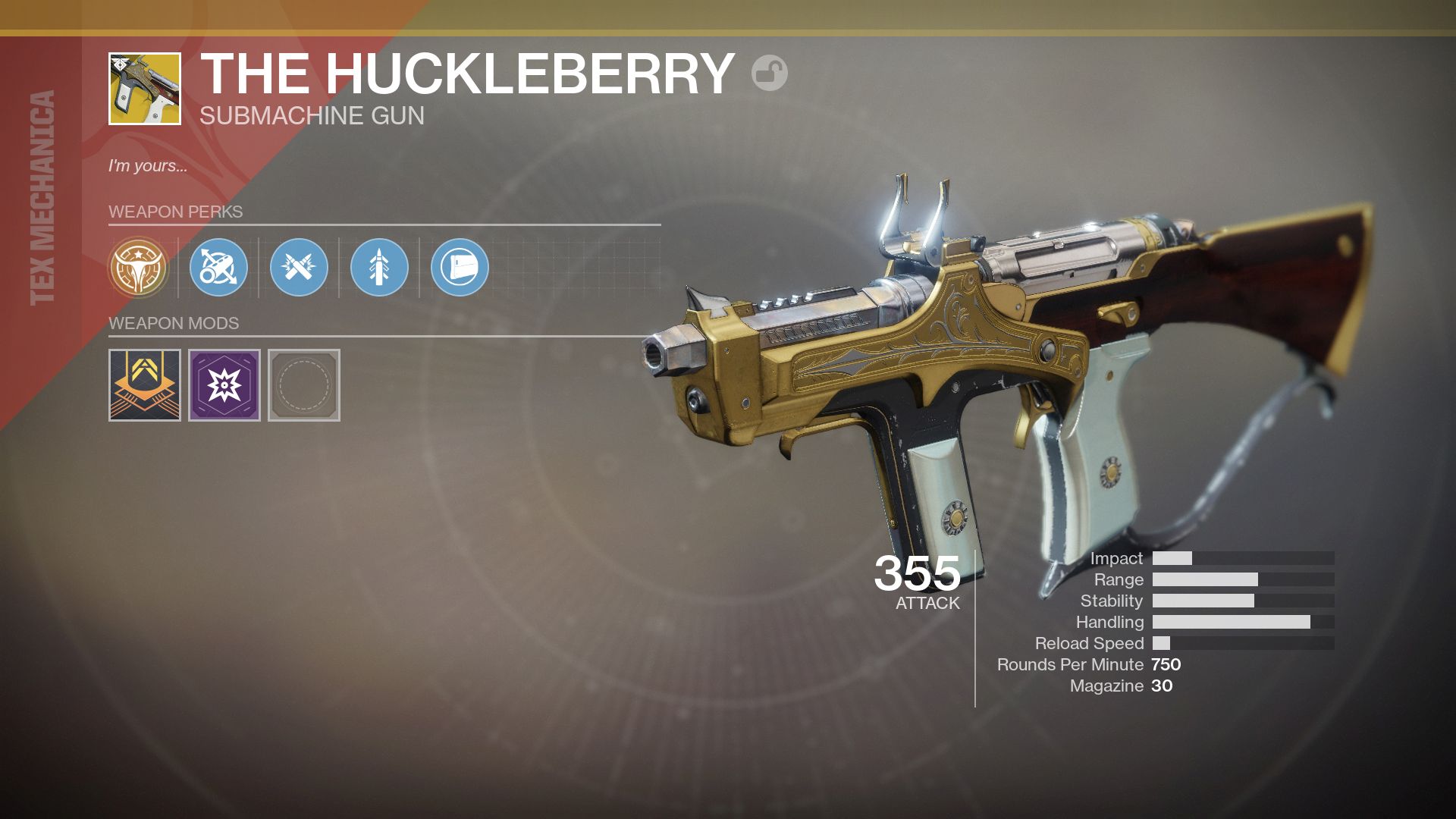Click the WEAPON PERKS section header

click(x=176, y=212)
